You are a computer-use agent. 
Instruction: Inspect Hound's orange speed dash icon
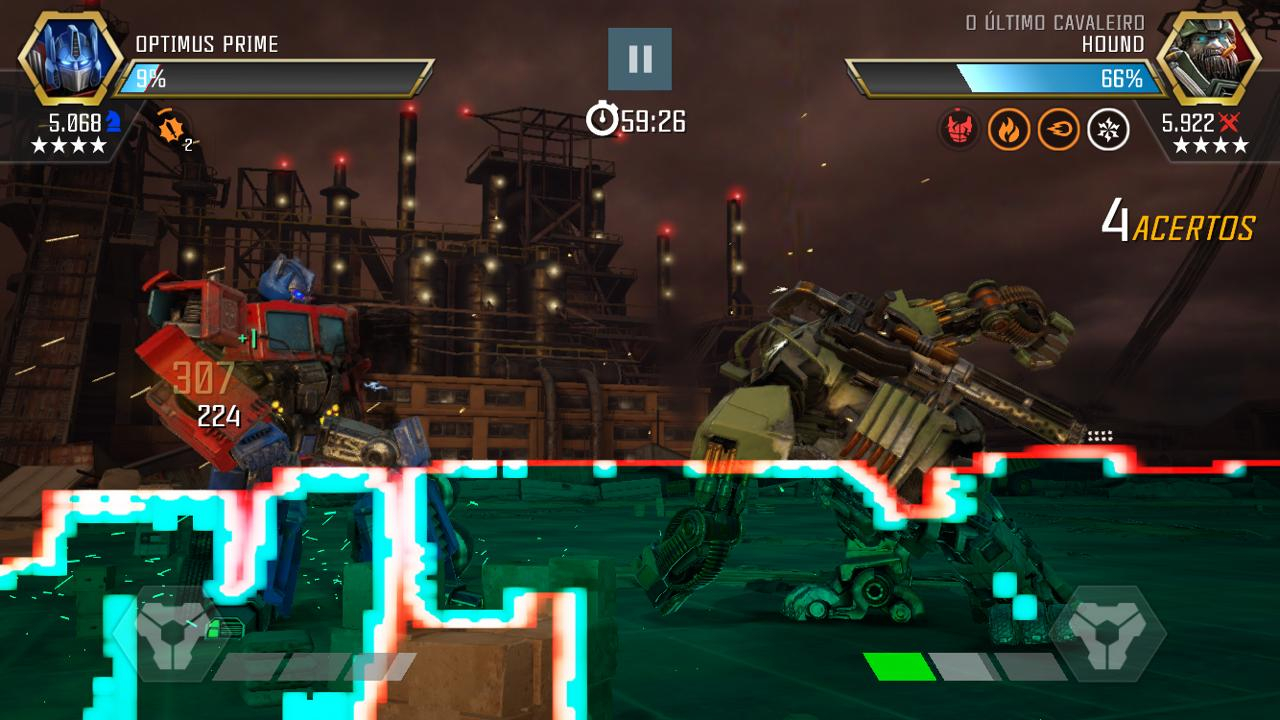(x=1058, y=129)
